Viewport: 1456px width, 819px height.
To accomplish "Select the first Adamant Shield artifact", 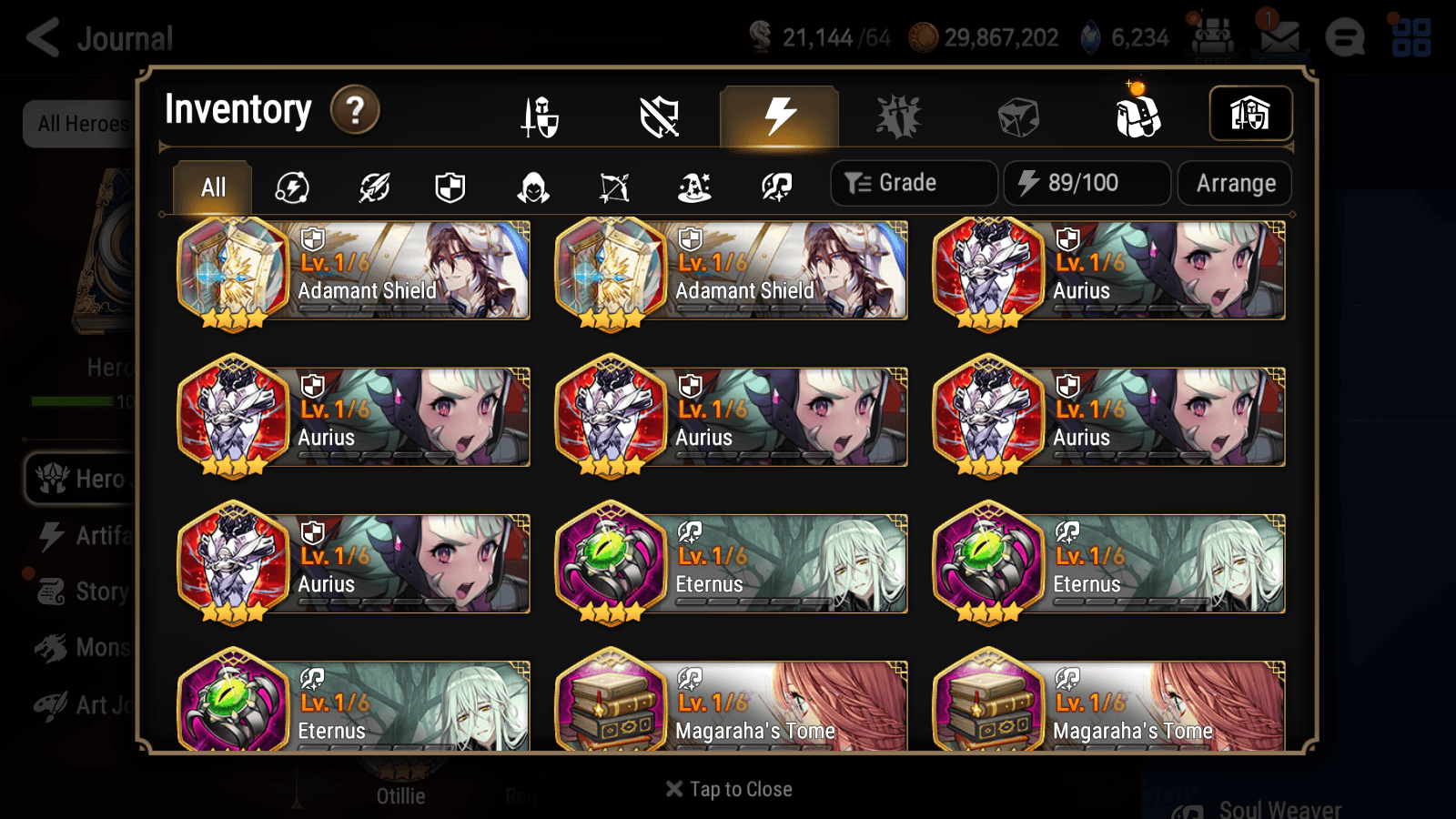I will tap(353, 272).
